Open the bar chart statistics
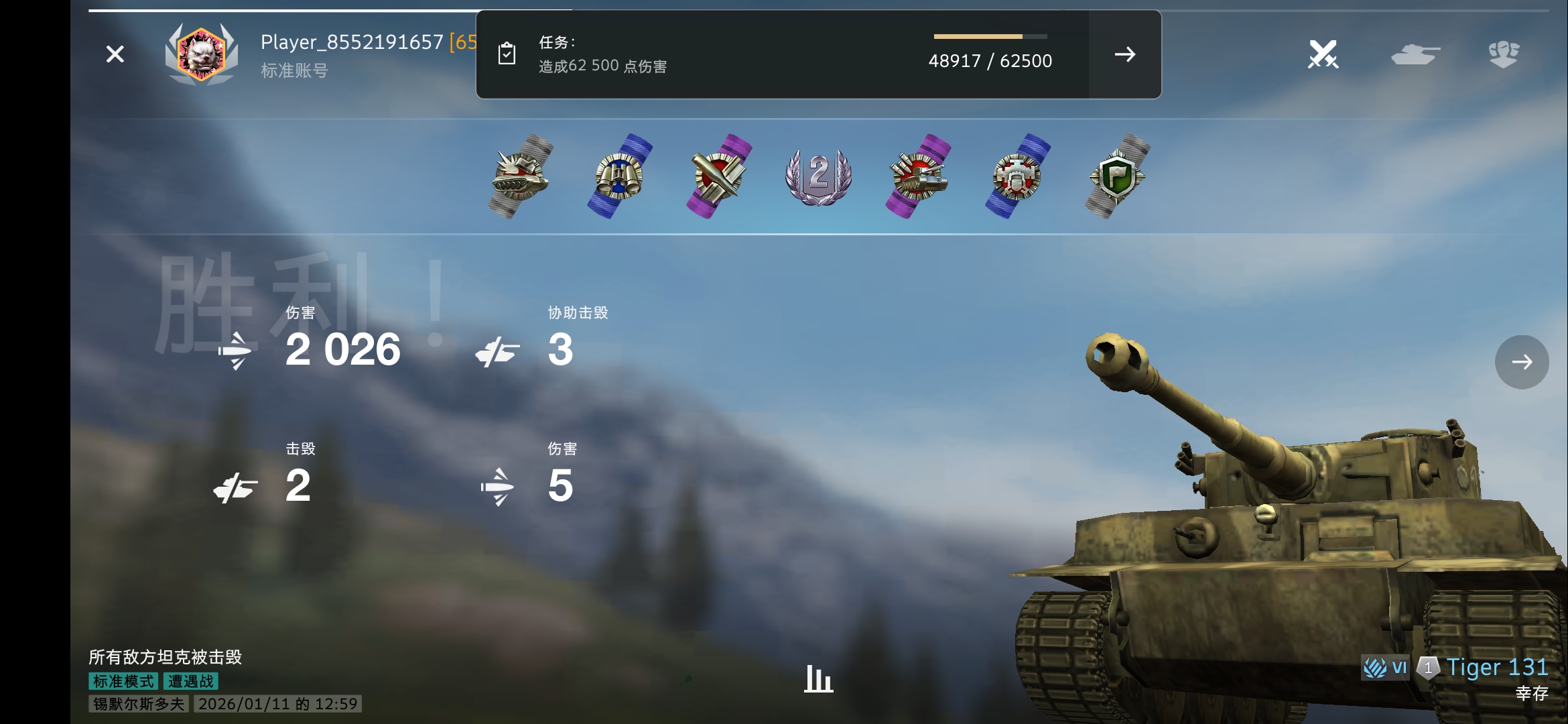 pyautogui.click(x=818, y=678)
